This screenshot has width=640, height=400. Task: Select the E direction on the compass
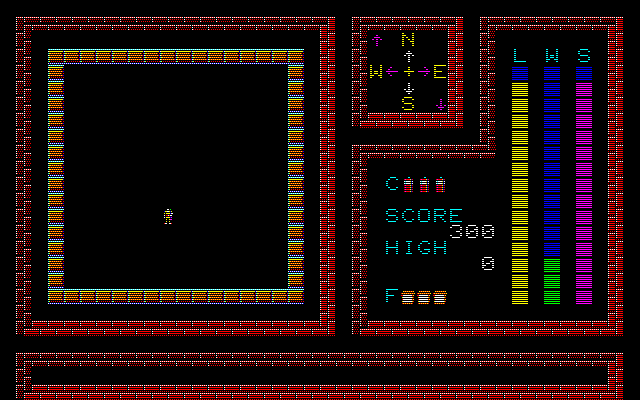click(x=439, y=72)
